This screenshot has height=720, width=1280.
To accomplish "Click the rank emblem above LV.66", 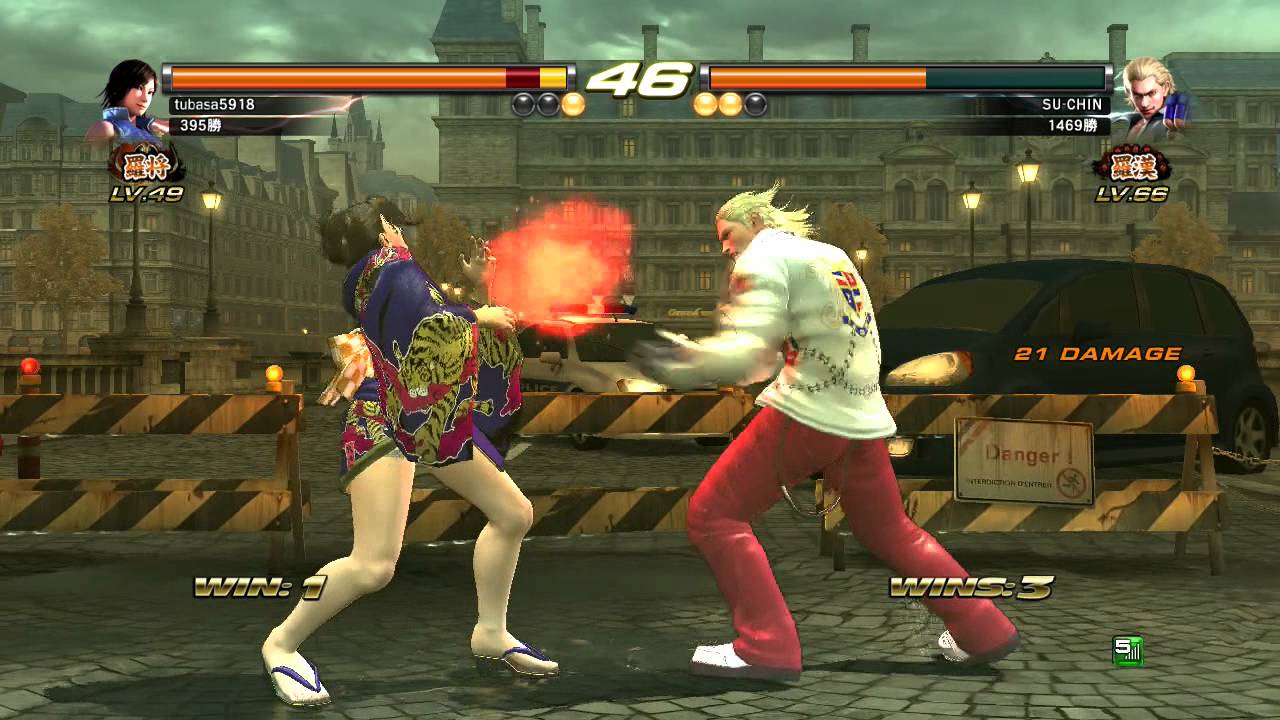I will pyautogui.click(x=1132, y=165).
